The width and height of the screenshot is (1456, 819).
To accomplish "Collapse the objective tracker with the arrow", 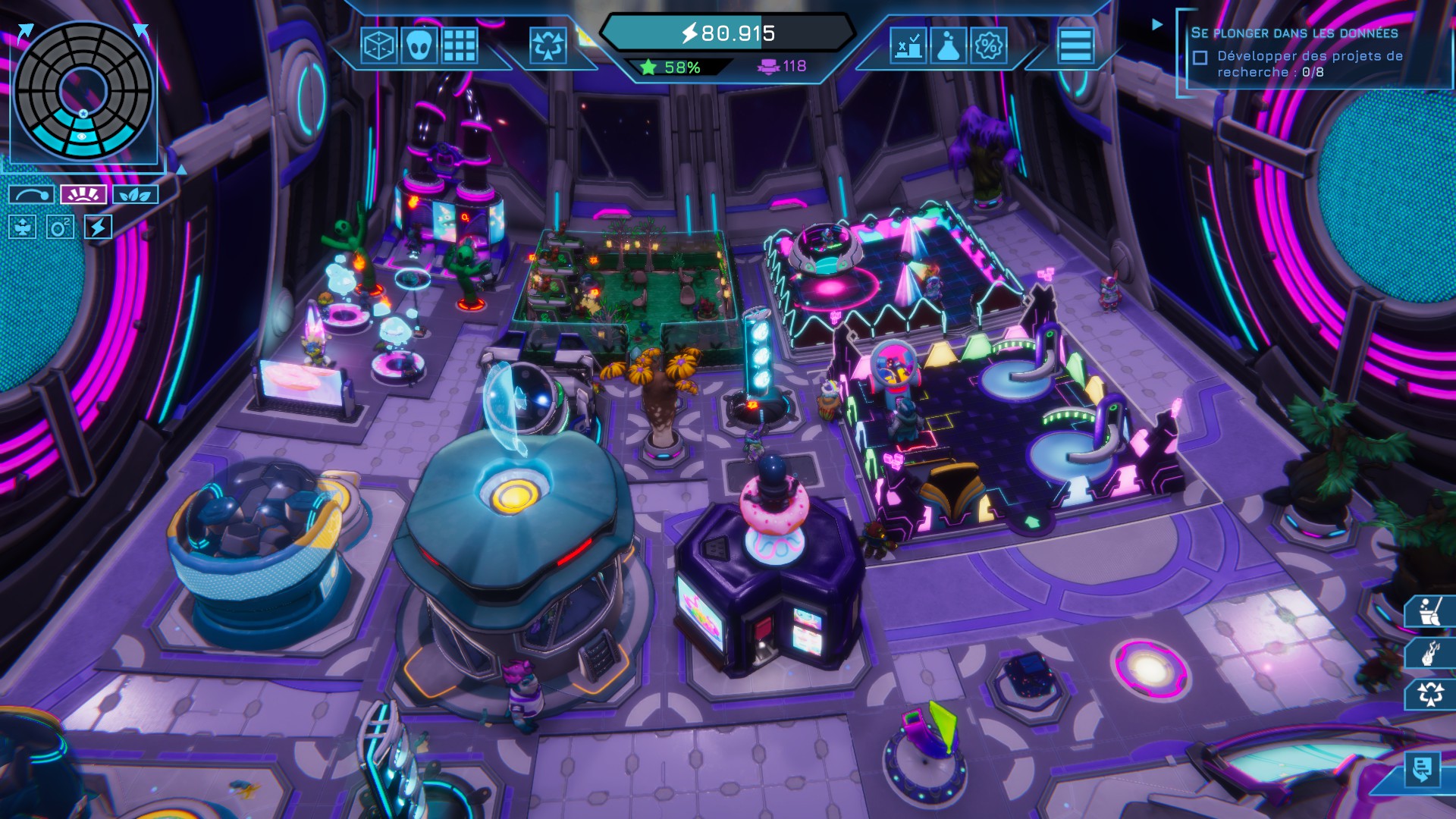I will (1157, 24).
